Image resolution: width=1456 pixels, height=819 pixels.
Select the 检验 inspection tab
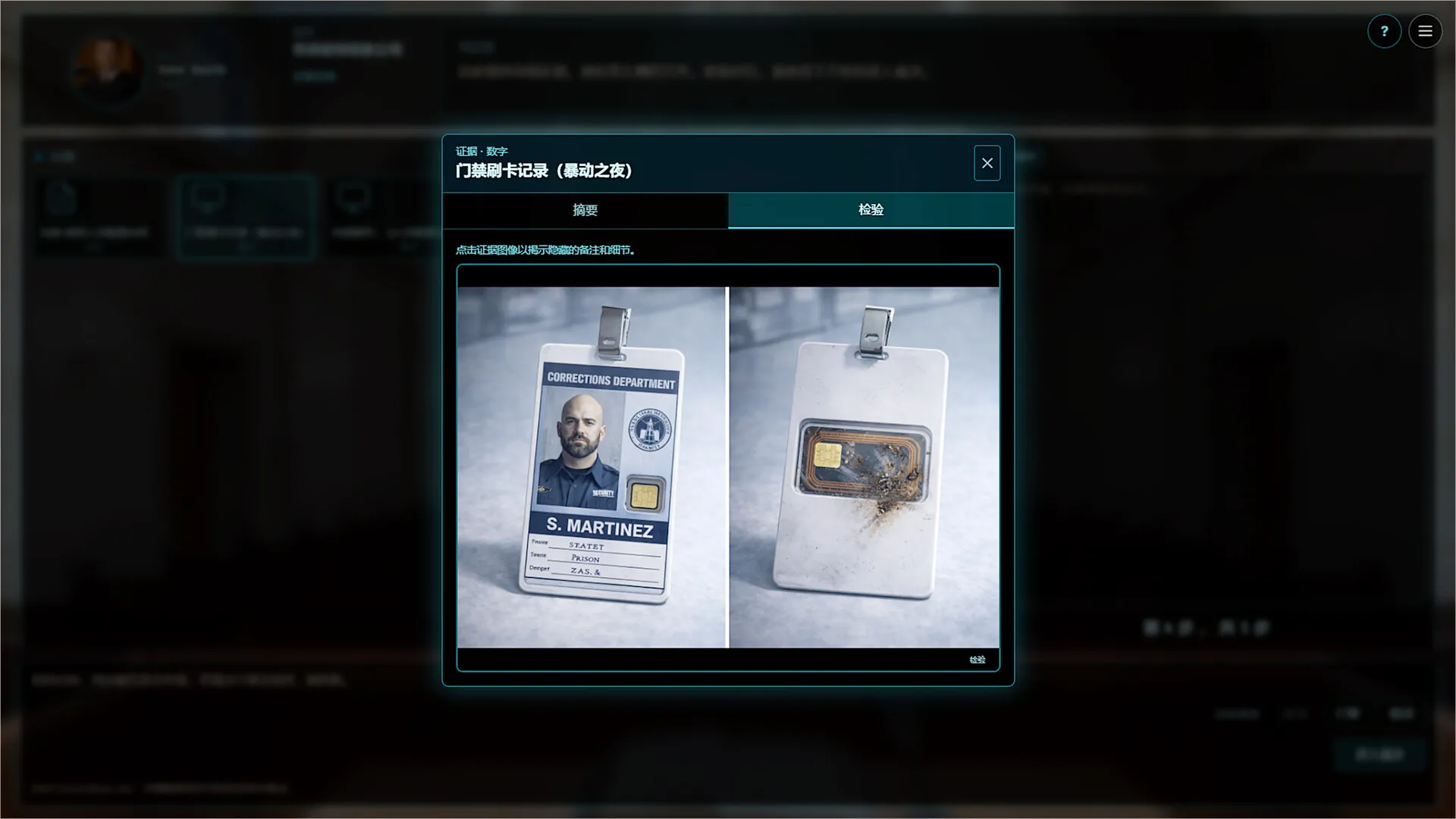[871, 210]
